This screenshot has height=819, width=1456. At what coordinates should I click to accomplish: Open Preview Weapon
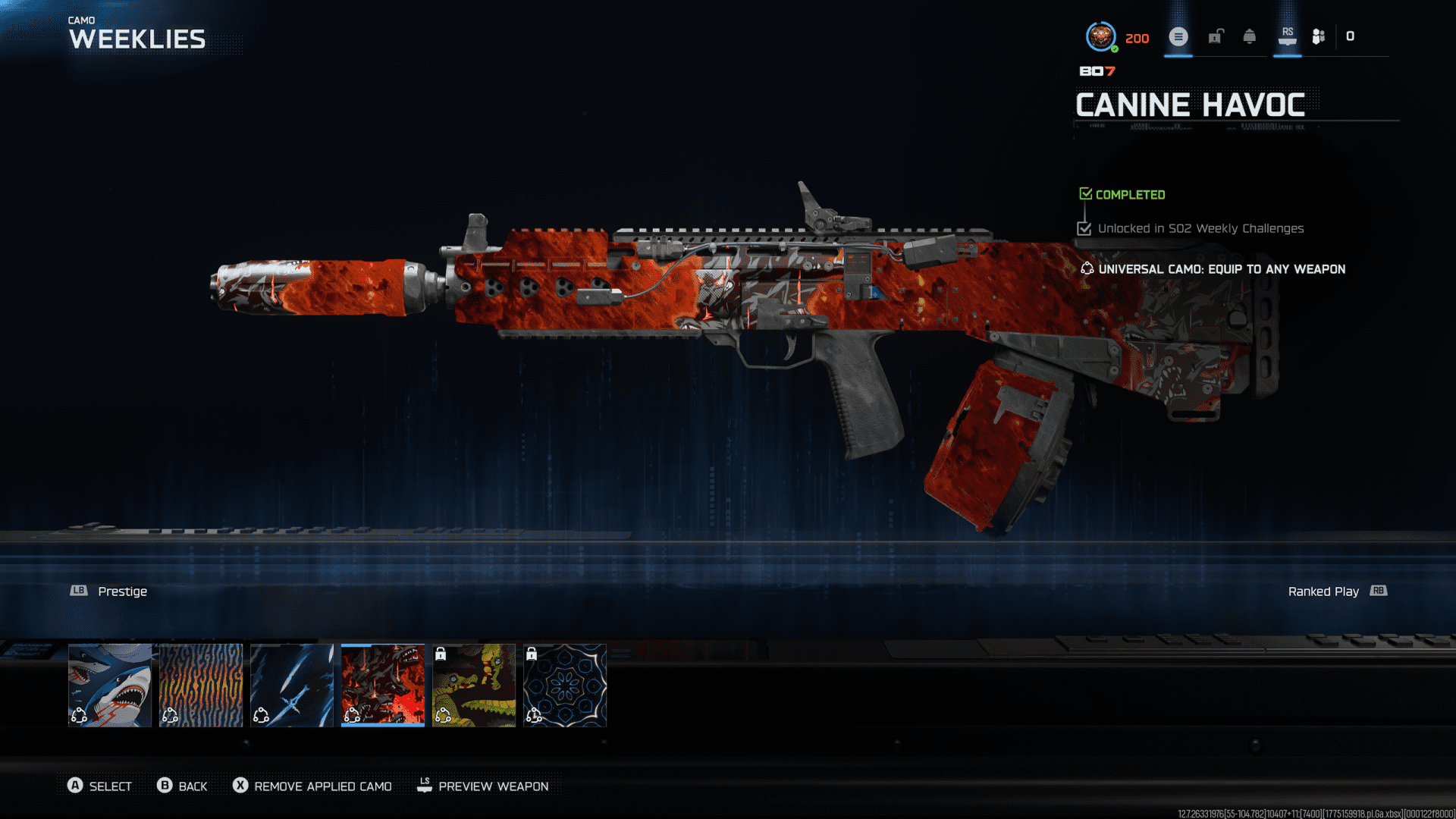point(483,786)
